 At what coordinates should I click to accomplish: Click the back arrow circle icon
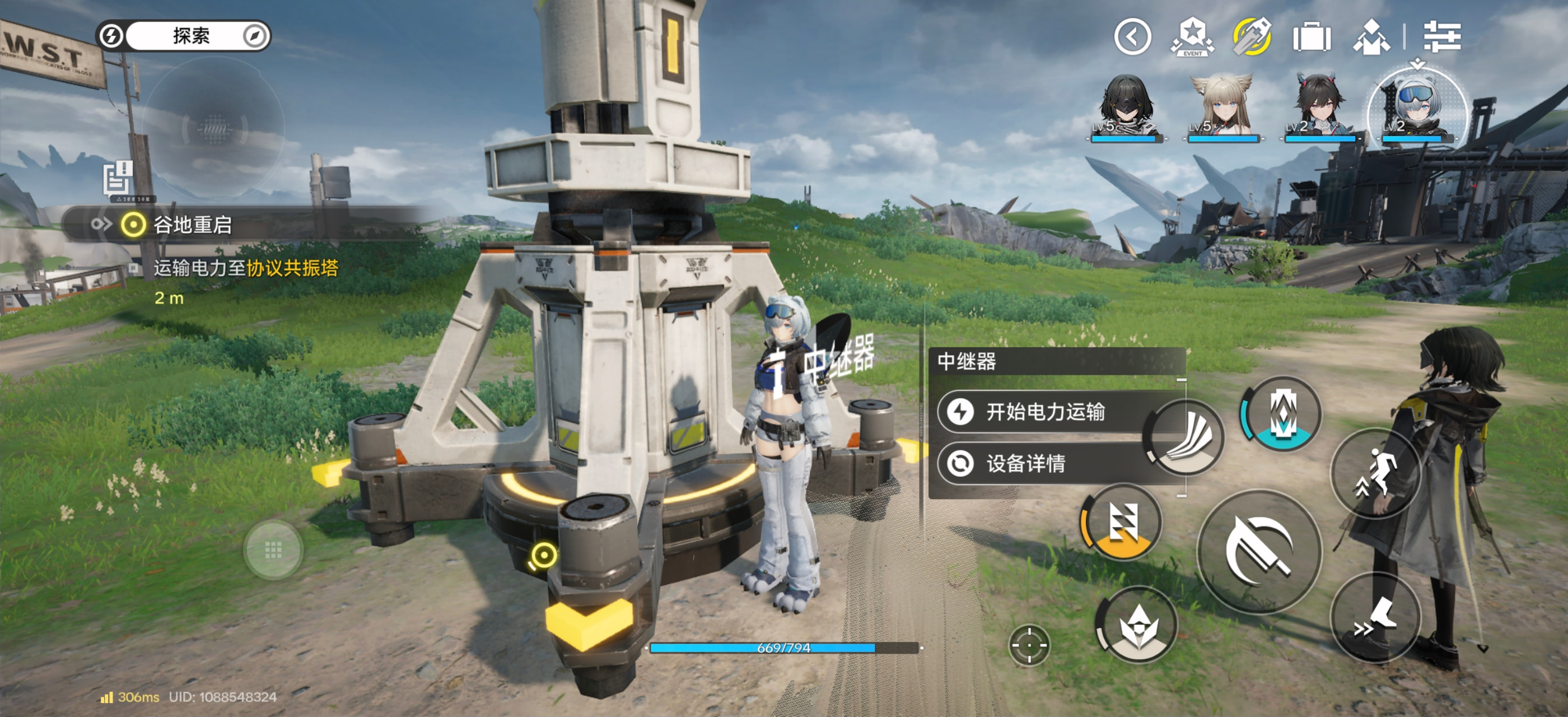1132,37
